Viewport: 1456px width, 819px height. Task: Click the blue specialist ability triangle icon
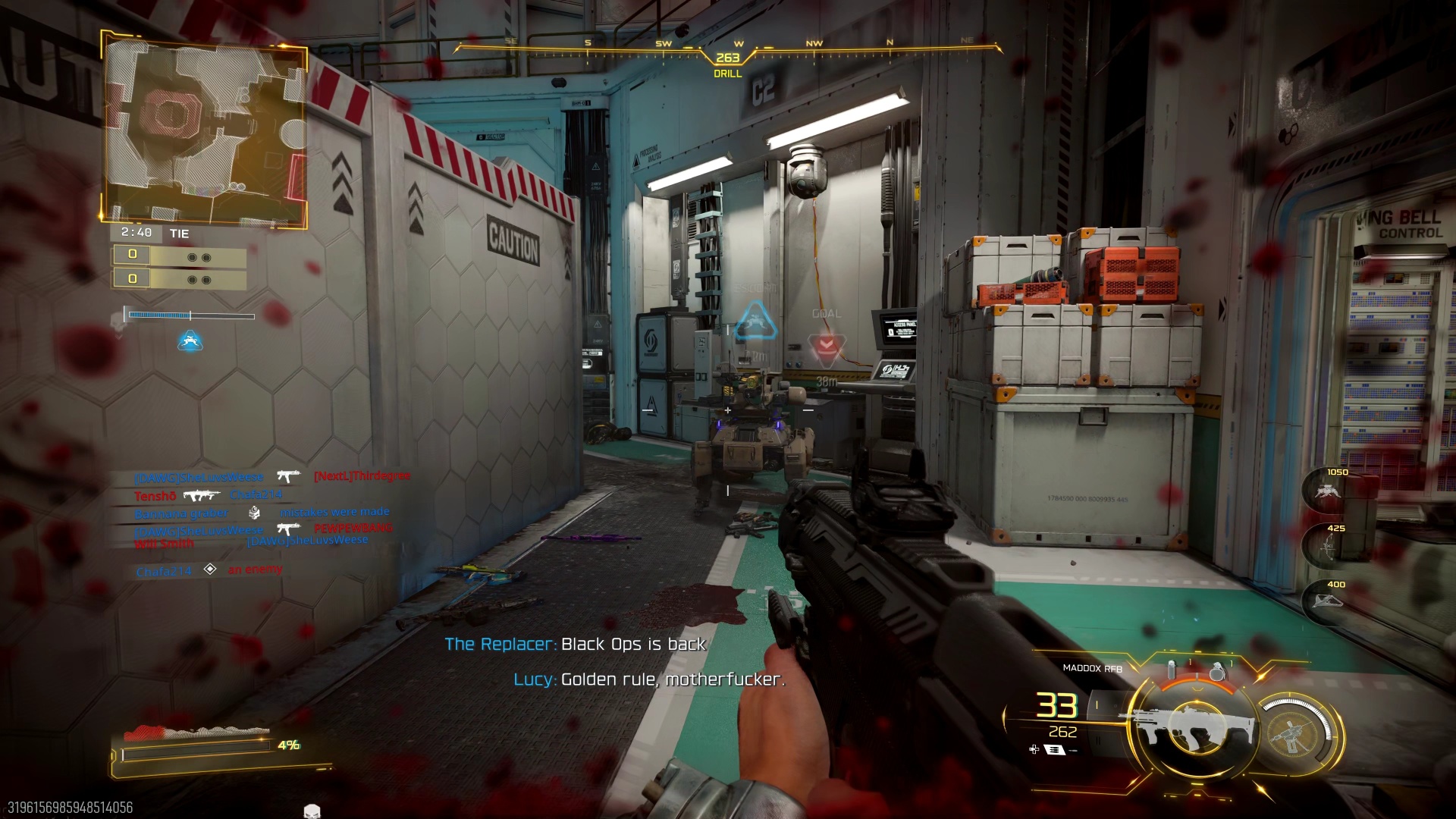(192, 341)
